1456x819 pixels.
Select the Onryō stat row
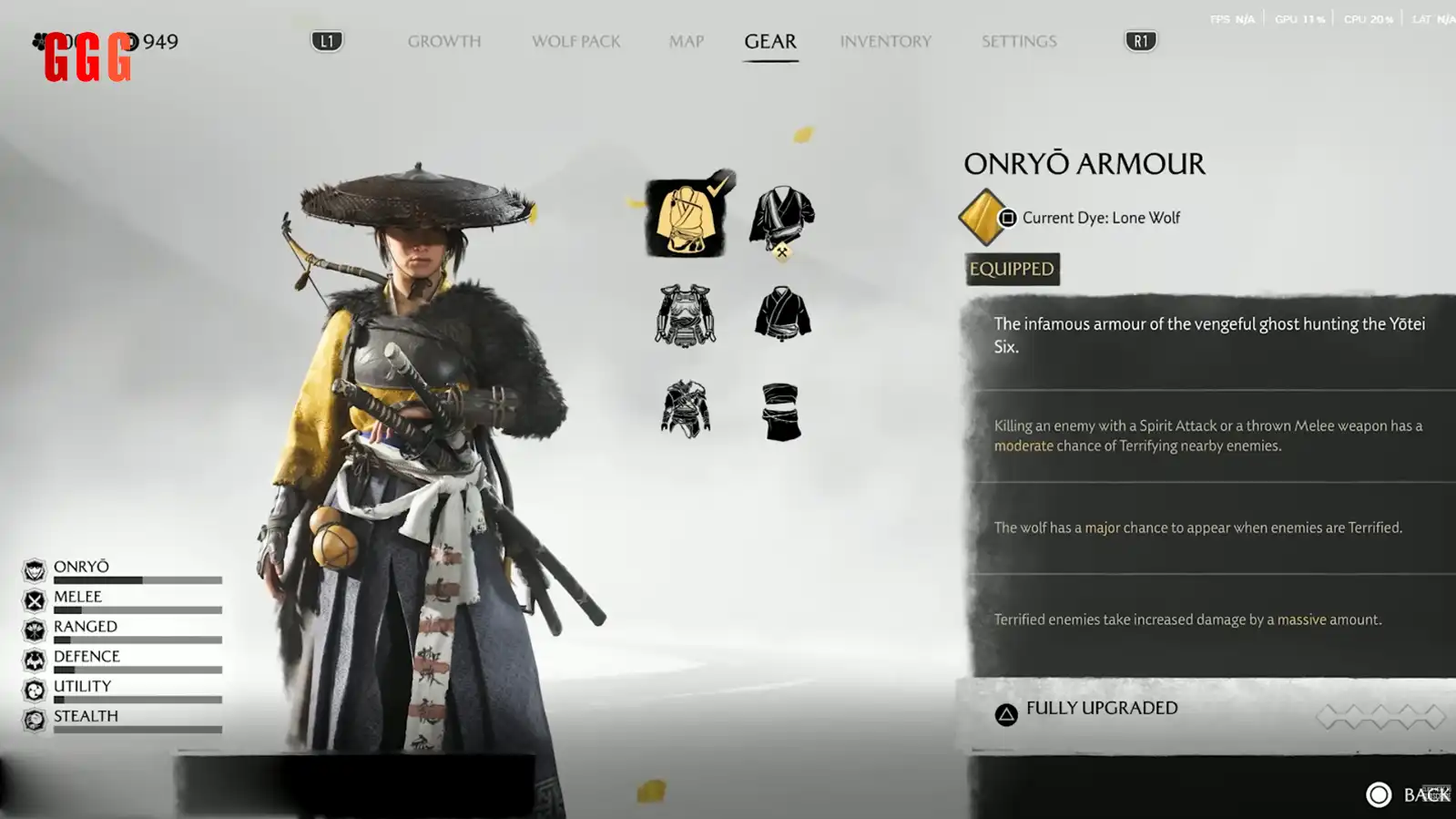click(x=123, y=570)
